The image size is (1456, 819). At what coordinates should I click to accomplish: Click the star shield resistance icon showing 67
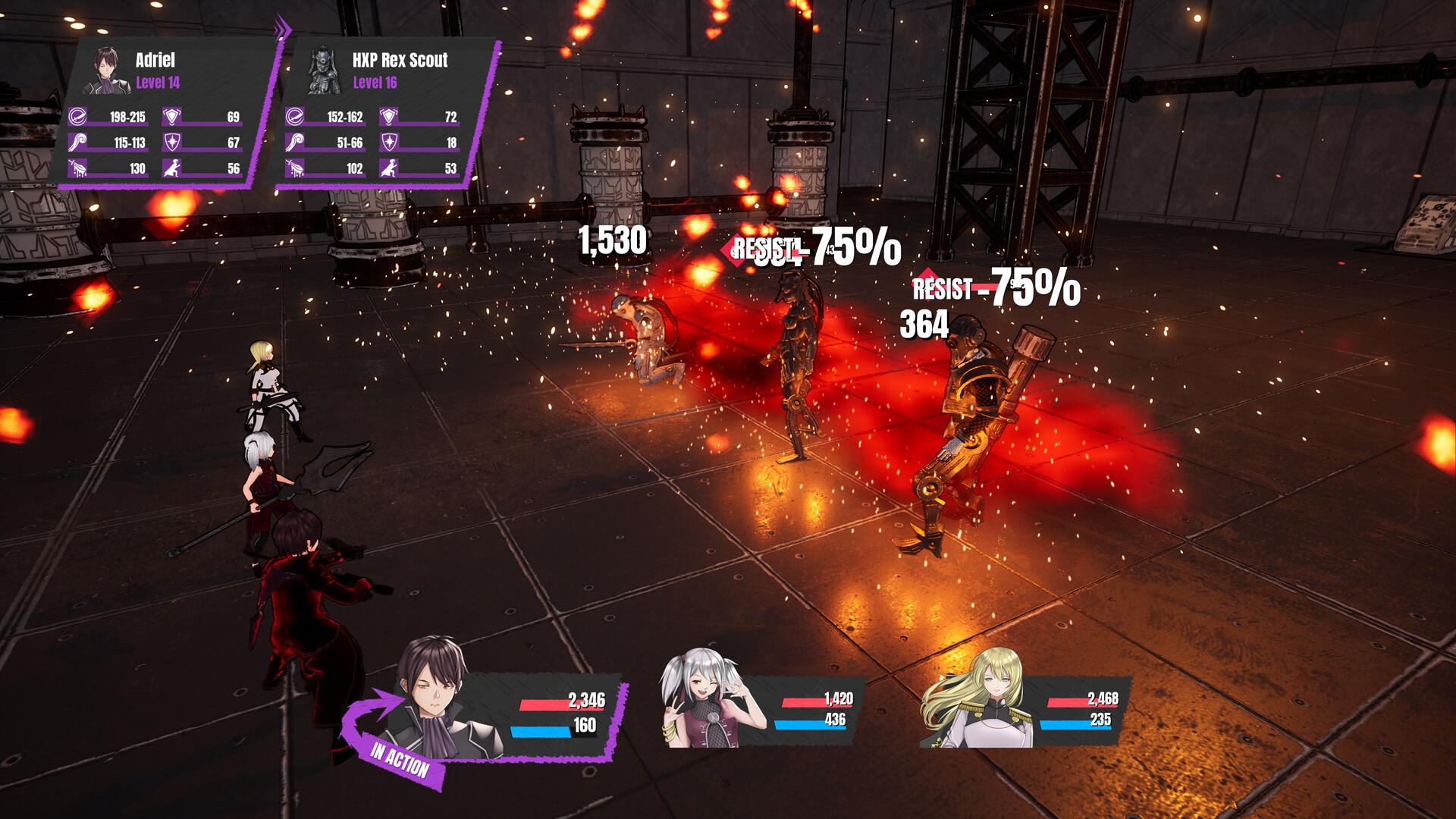coord(171,143)
